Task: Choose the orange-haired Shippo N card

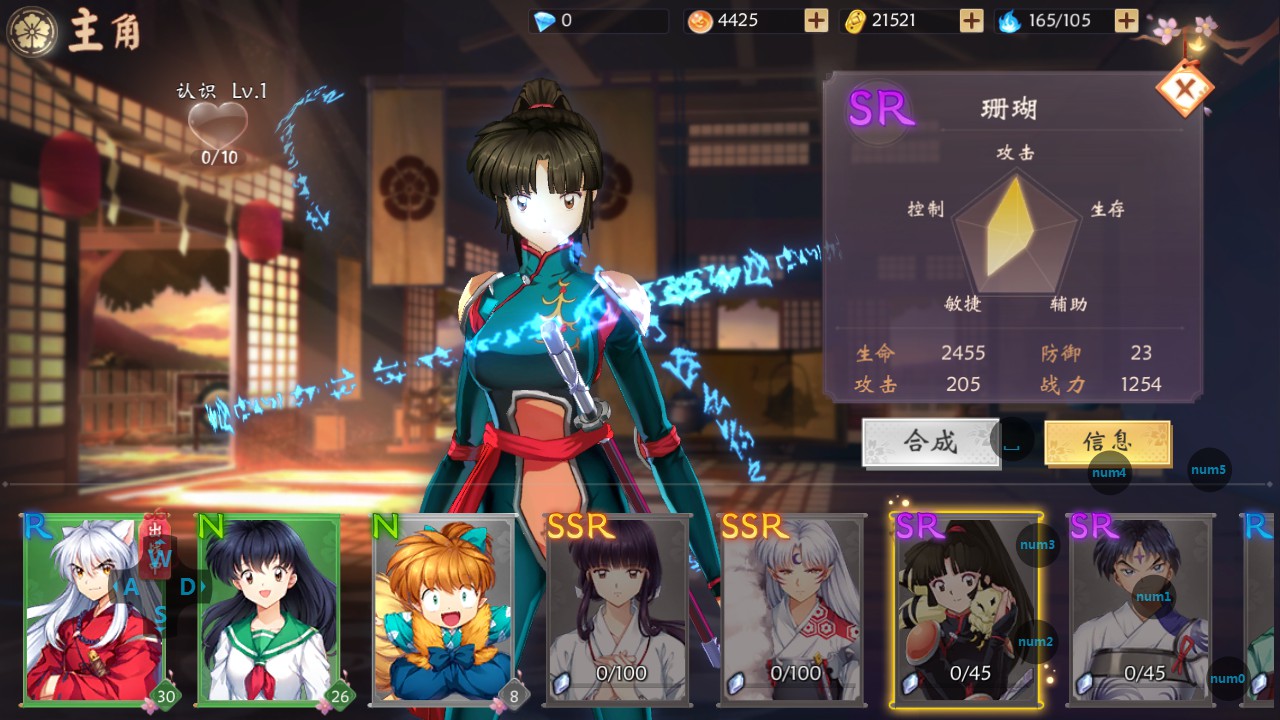Action: (443, 608)
